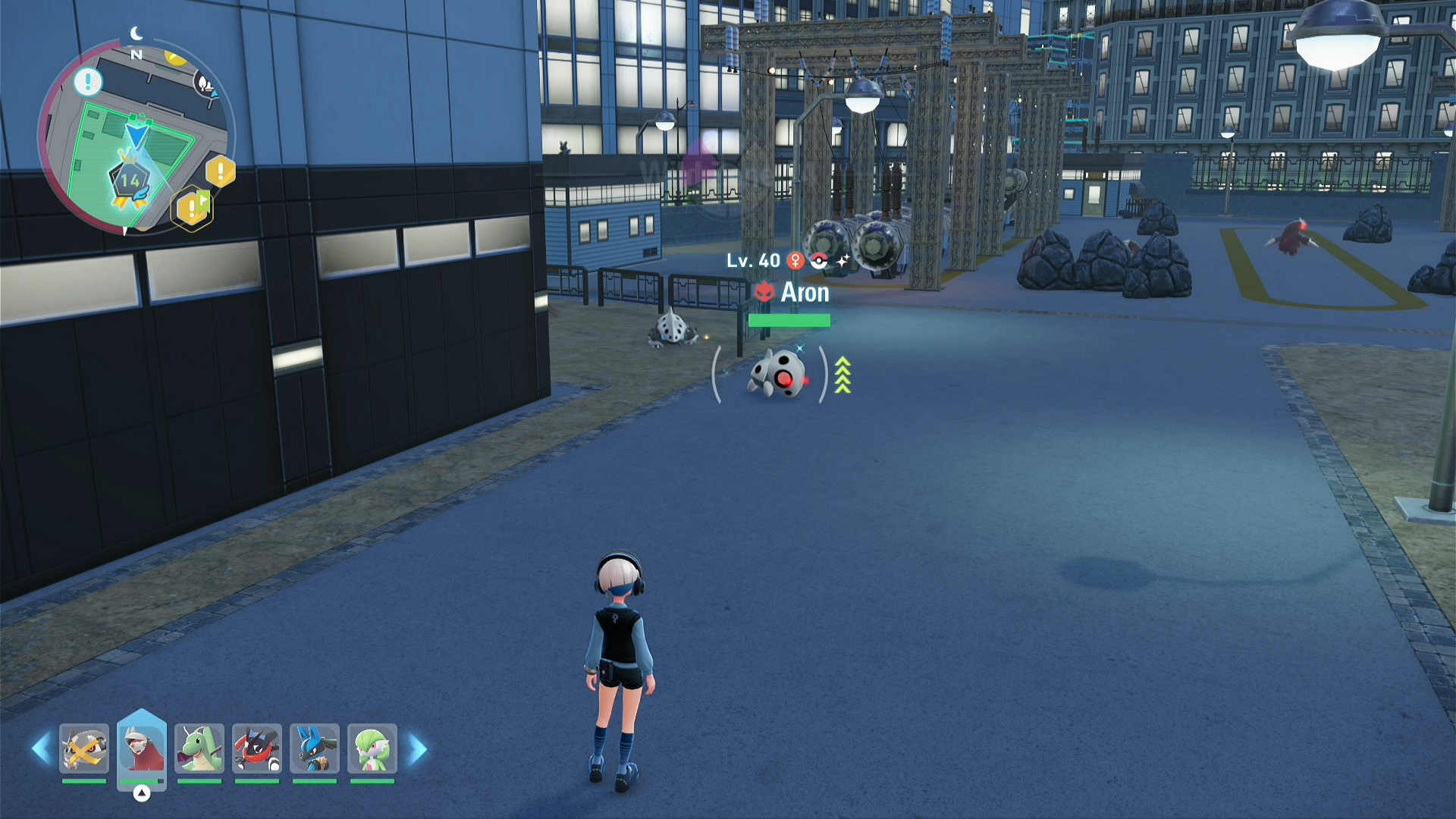Click the wild zone 14 badge on minimap

[130, 182]
